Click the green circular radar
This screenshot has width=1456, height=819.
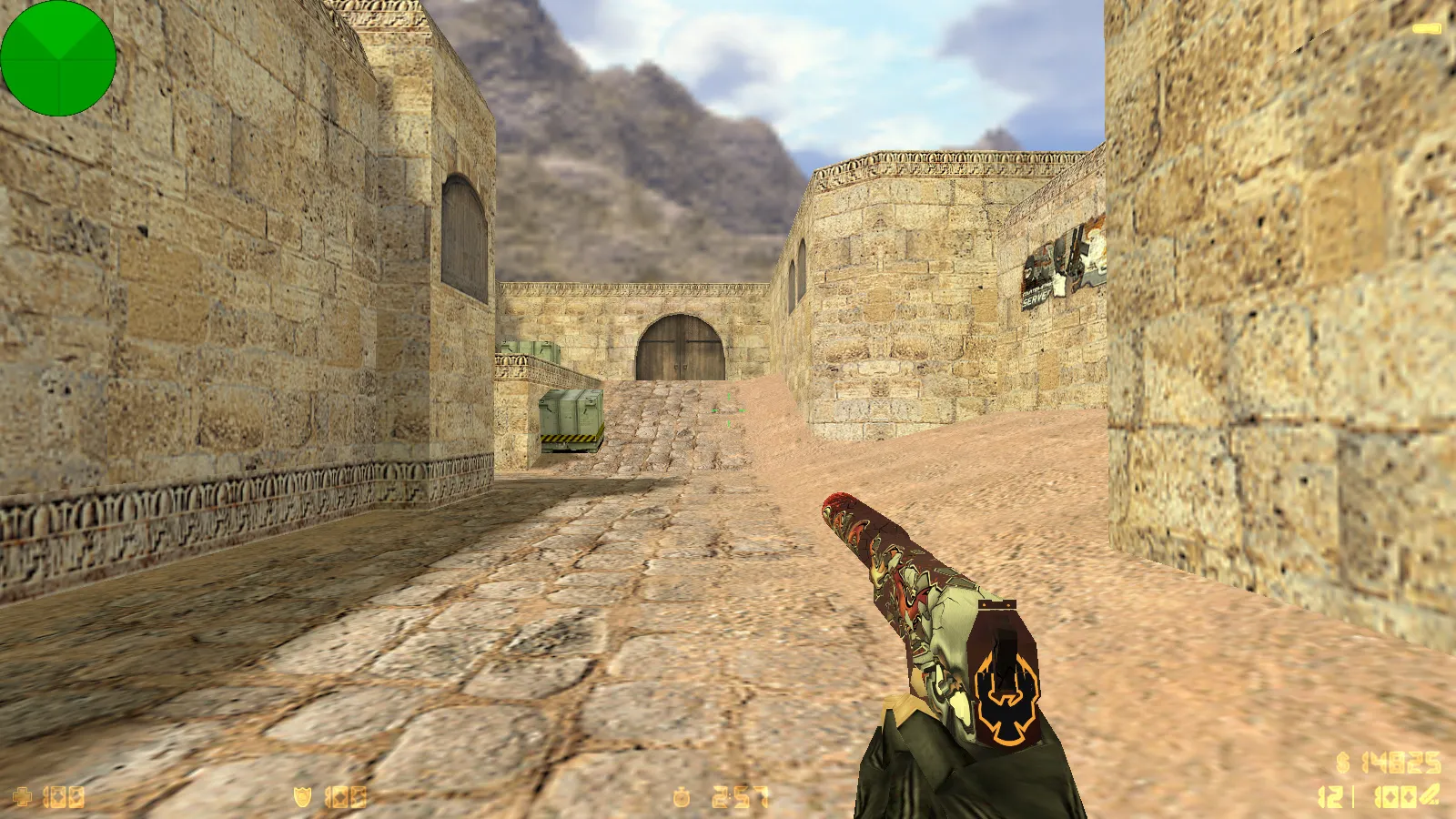coord(58,58)
